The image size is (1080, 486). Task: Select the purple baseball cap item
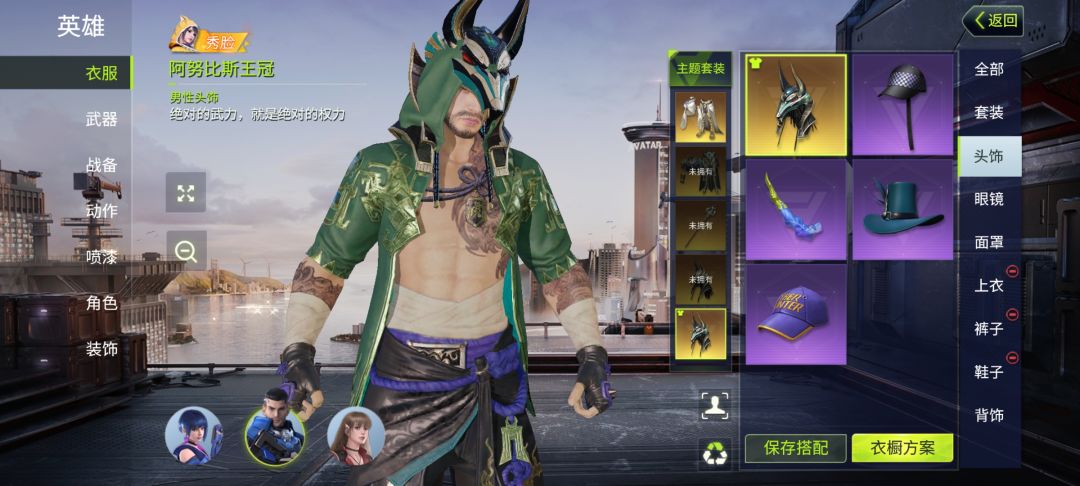(796, 313)
